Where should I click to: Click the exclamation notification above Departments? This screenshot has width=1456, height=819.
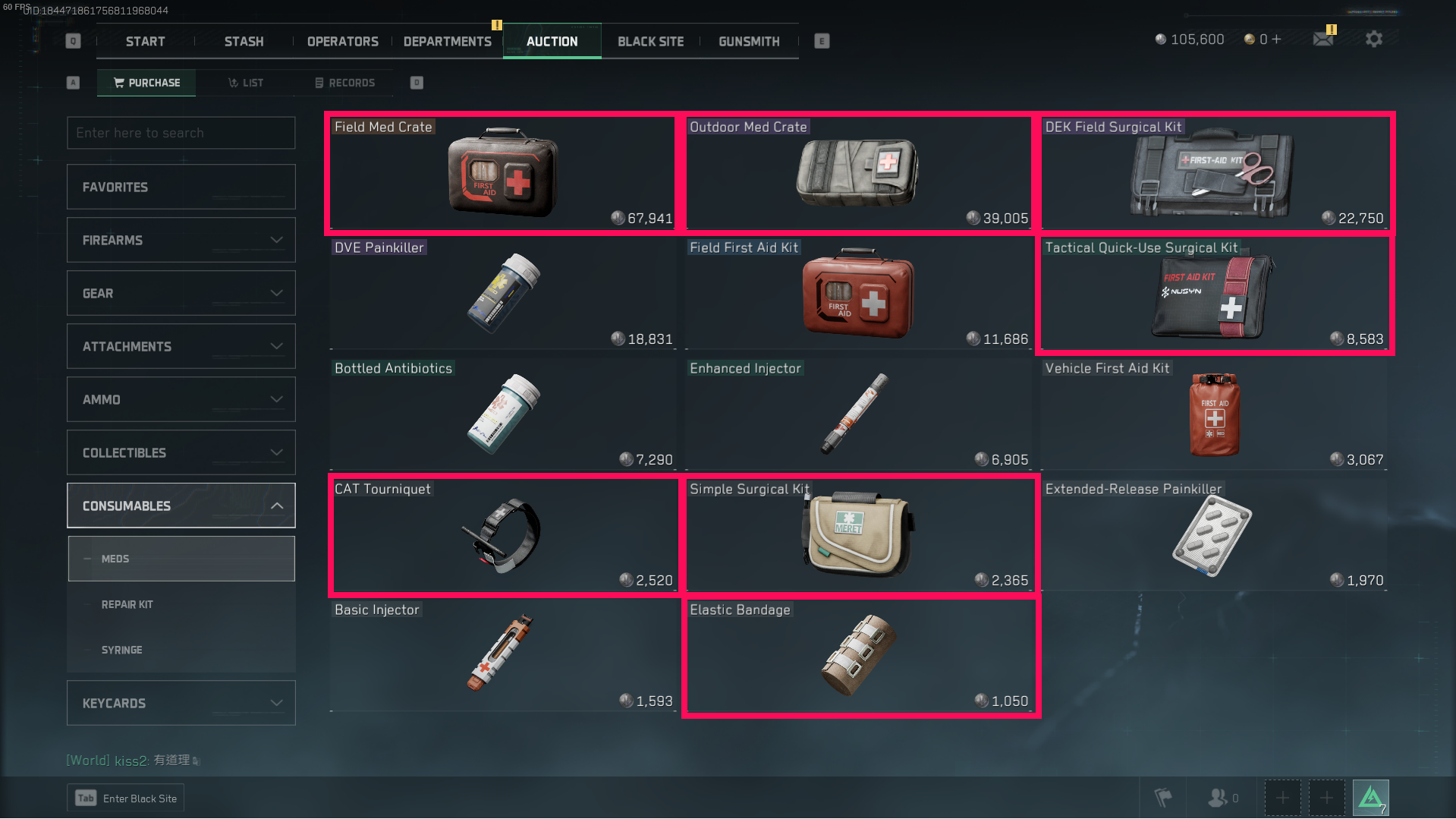pyautogui.click(x=495, y=25)
